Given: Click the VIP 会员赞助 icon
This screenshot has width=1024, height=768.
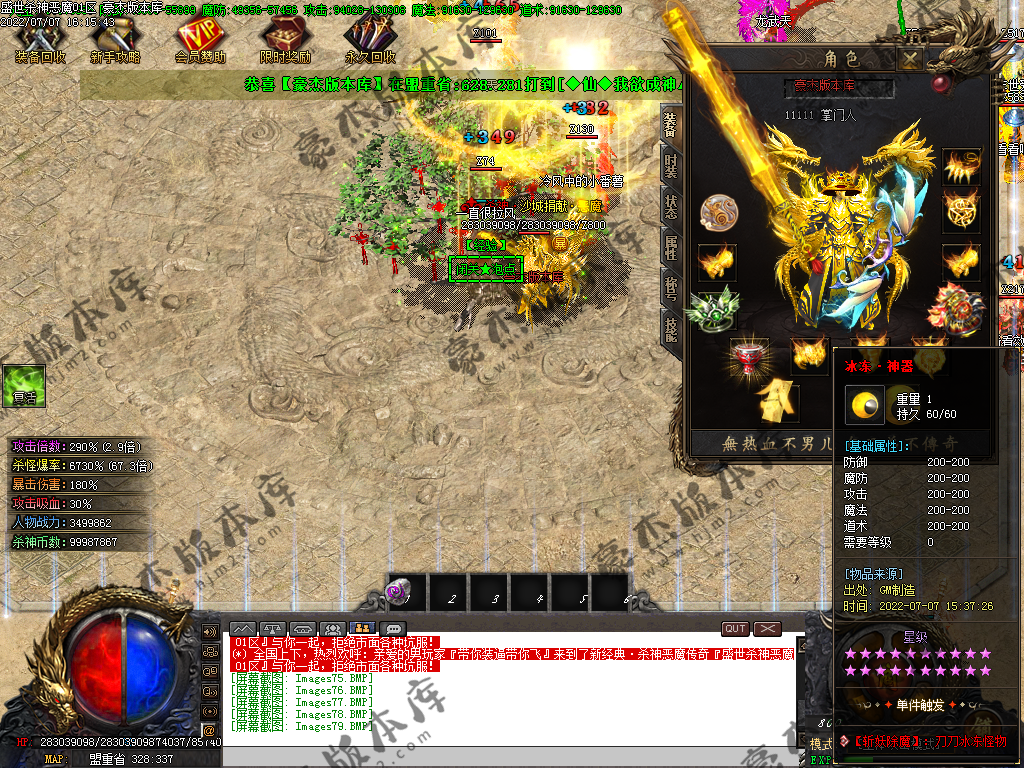Looking at the screenshot, I should 200,40.
